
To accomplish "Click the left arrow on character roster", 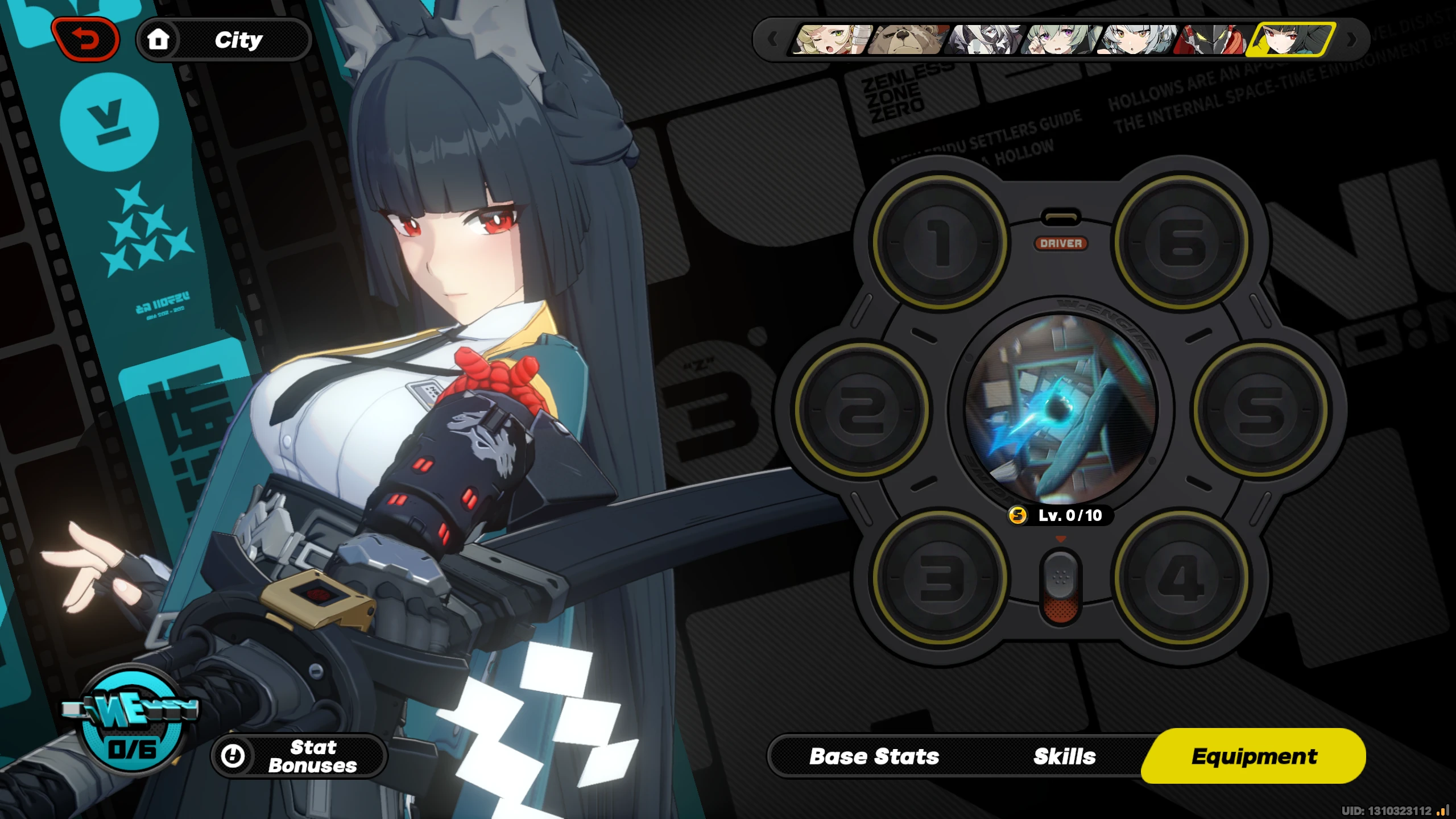I will point(773,40).
